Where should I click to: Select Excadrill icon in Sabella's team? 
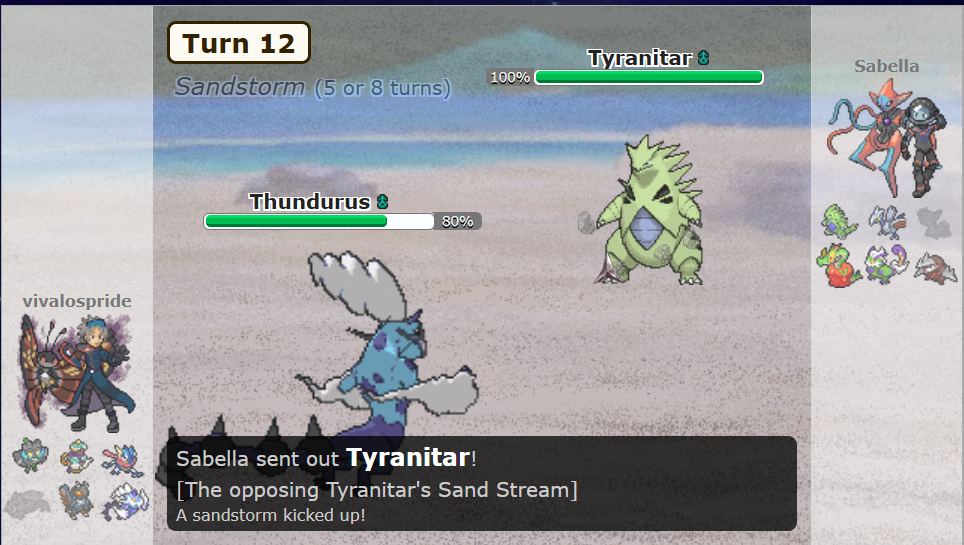934,266
